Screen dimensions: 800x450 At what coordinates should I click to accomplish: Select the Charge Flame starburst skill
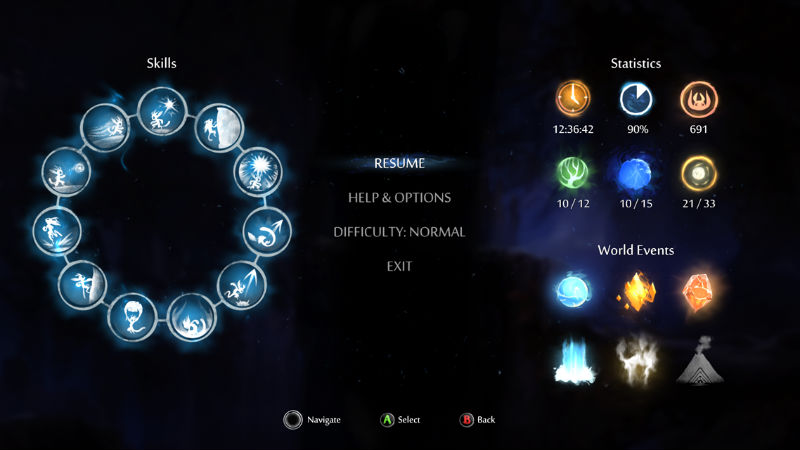[x=253, y=173]
